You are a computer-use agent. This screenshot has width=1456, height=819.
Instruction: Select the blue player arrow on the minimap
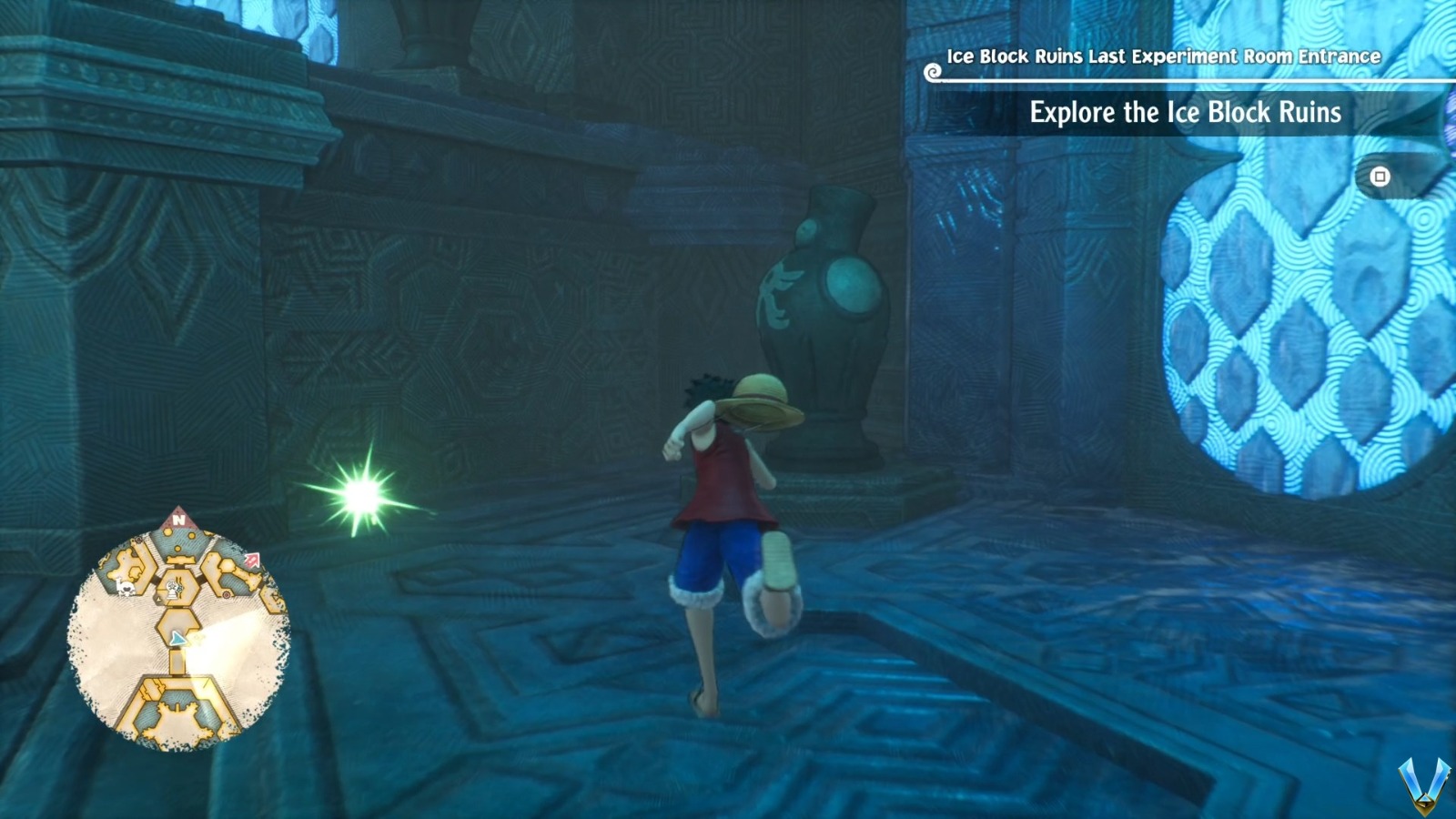point(178,638)
